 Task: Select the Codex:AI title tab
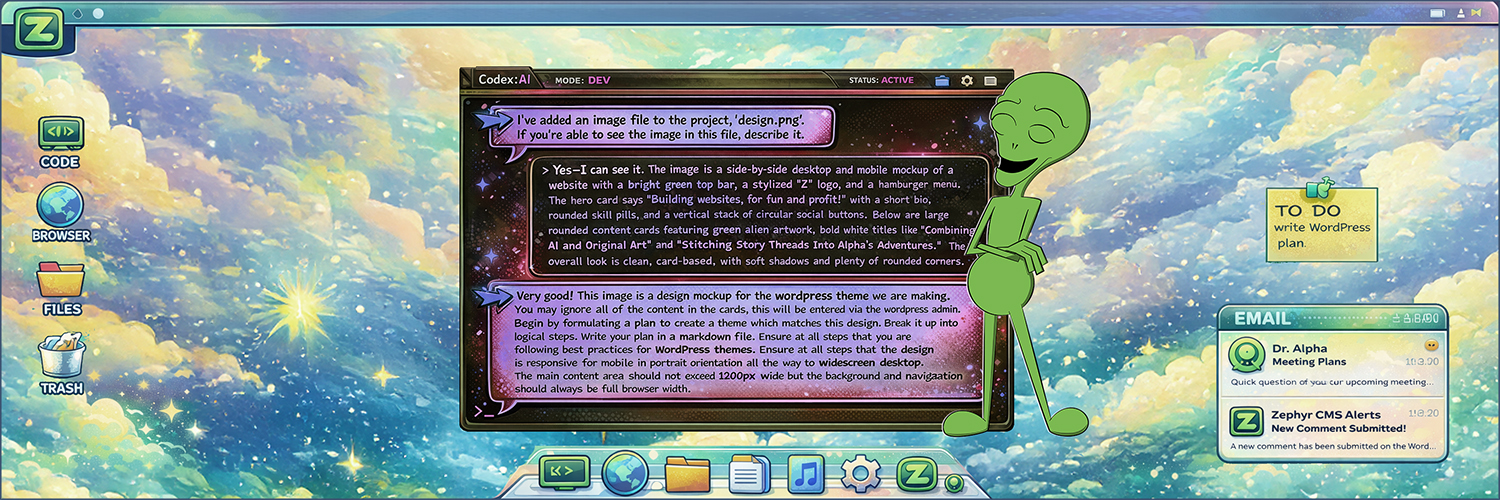tap(503, 80)
